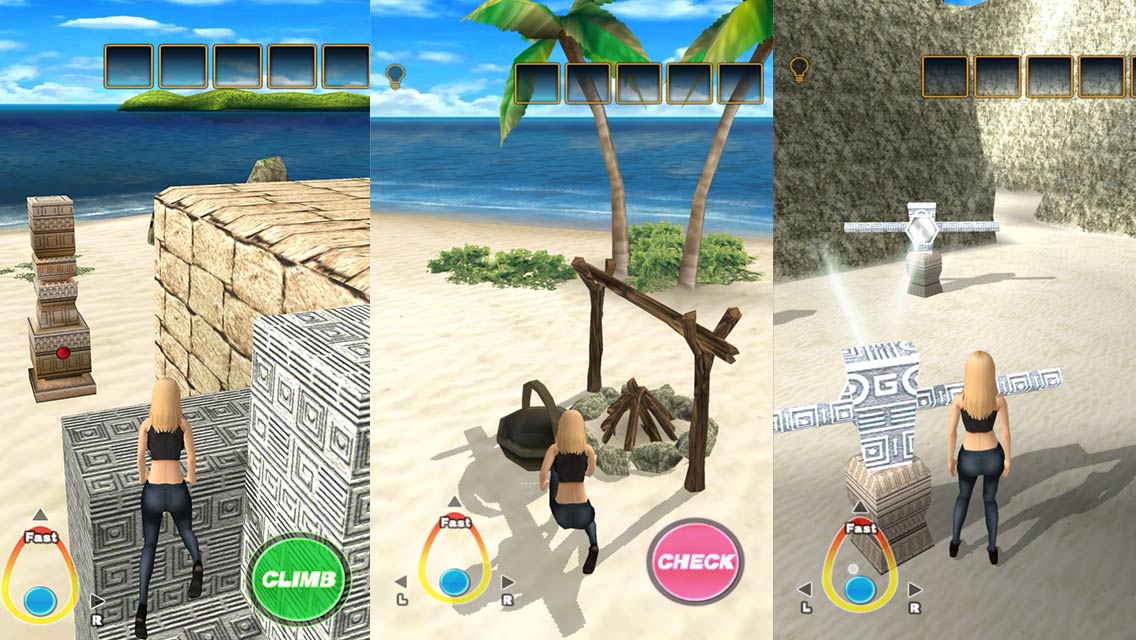Image resolution: width=1136 pixels, height=640 pixels.
Task: Click the R turn arrow next to CLIMB
Action: pos(97,603)
